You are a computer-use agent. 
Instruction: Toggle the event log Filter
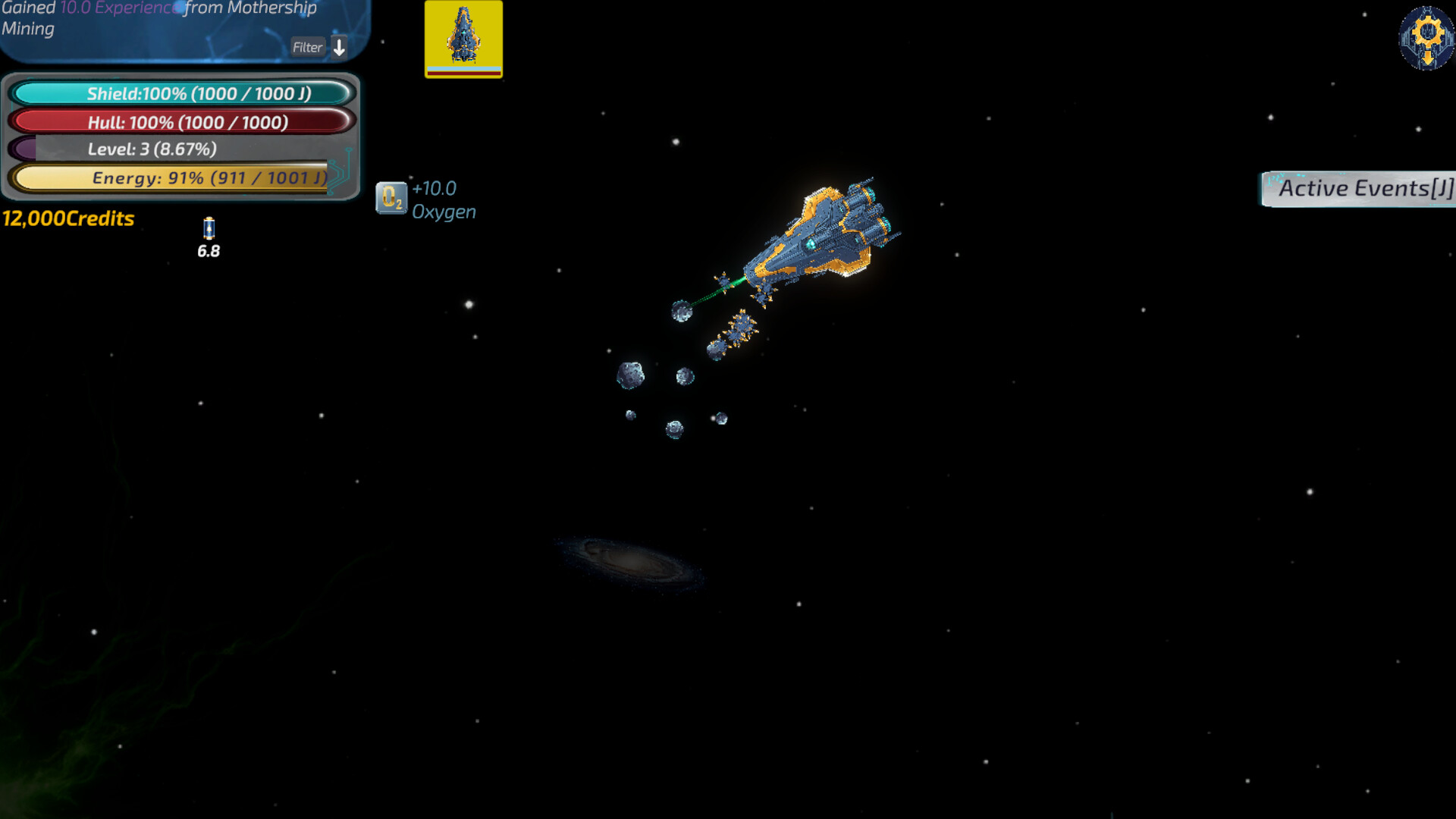307,47
